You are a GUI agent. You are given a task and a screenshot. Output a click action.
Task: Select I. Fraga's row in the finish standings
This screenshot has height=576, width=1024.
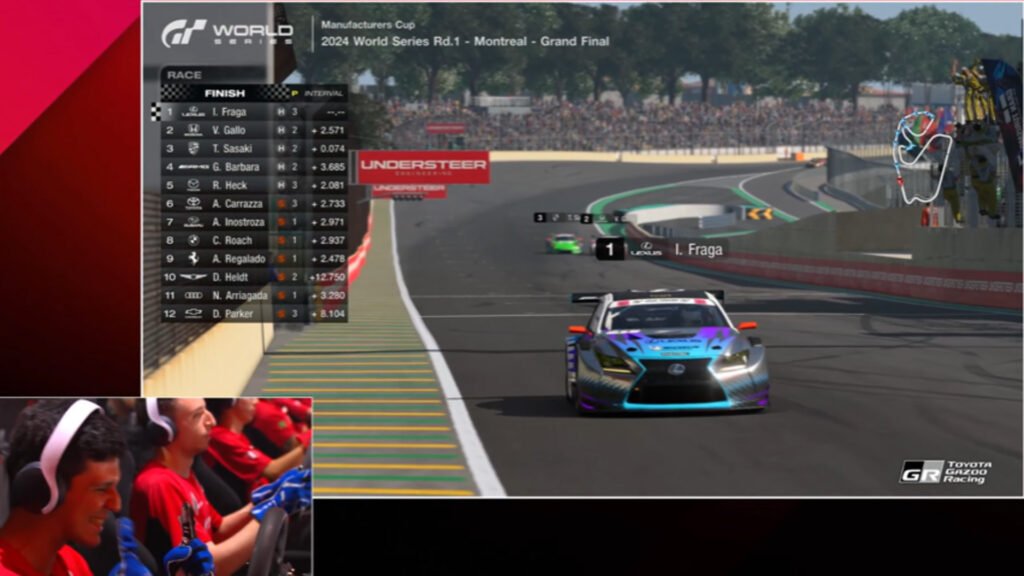[254, 112]
